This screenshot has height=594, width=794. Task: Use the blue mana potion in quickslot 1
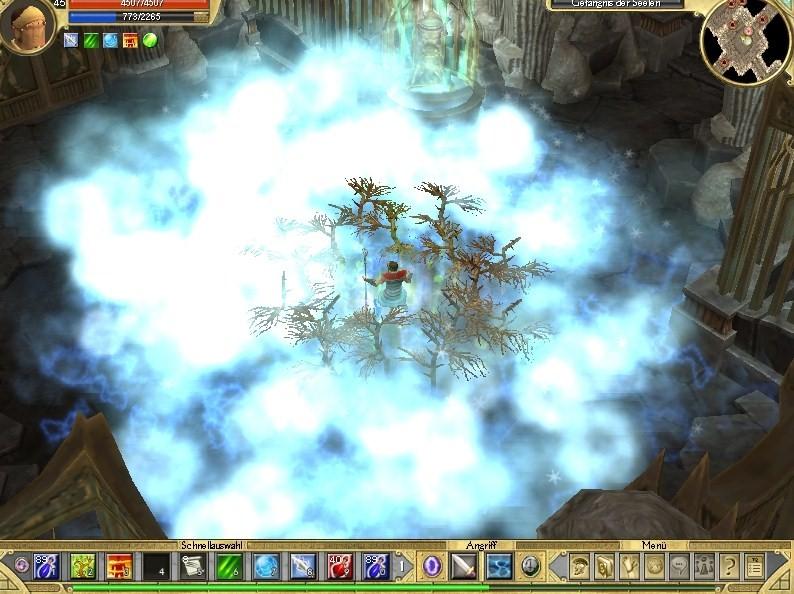point(47,567)
